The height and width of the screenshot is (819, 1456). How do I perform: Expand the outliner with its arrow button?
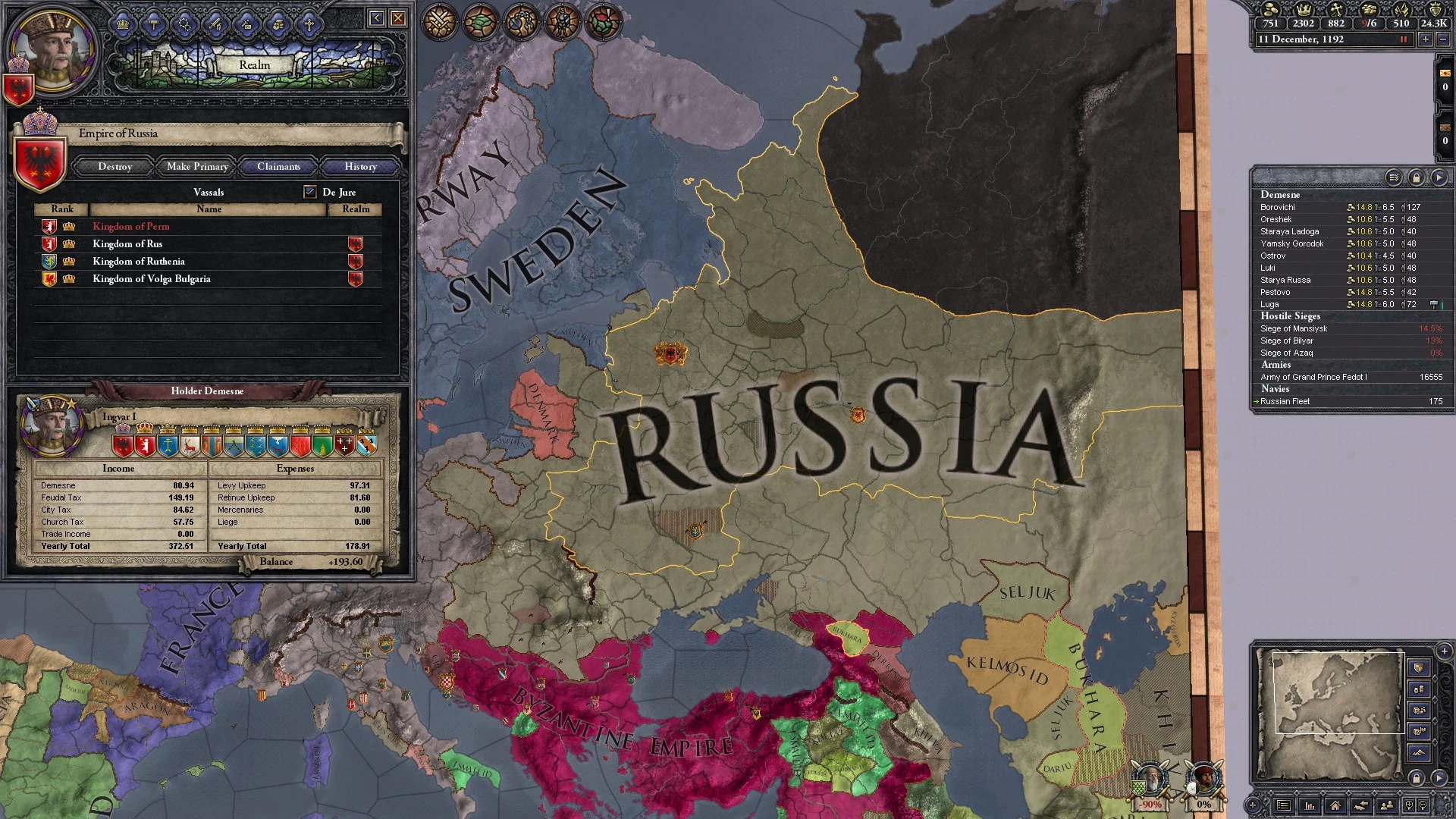click(x=1439, y=178)
